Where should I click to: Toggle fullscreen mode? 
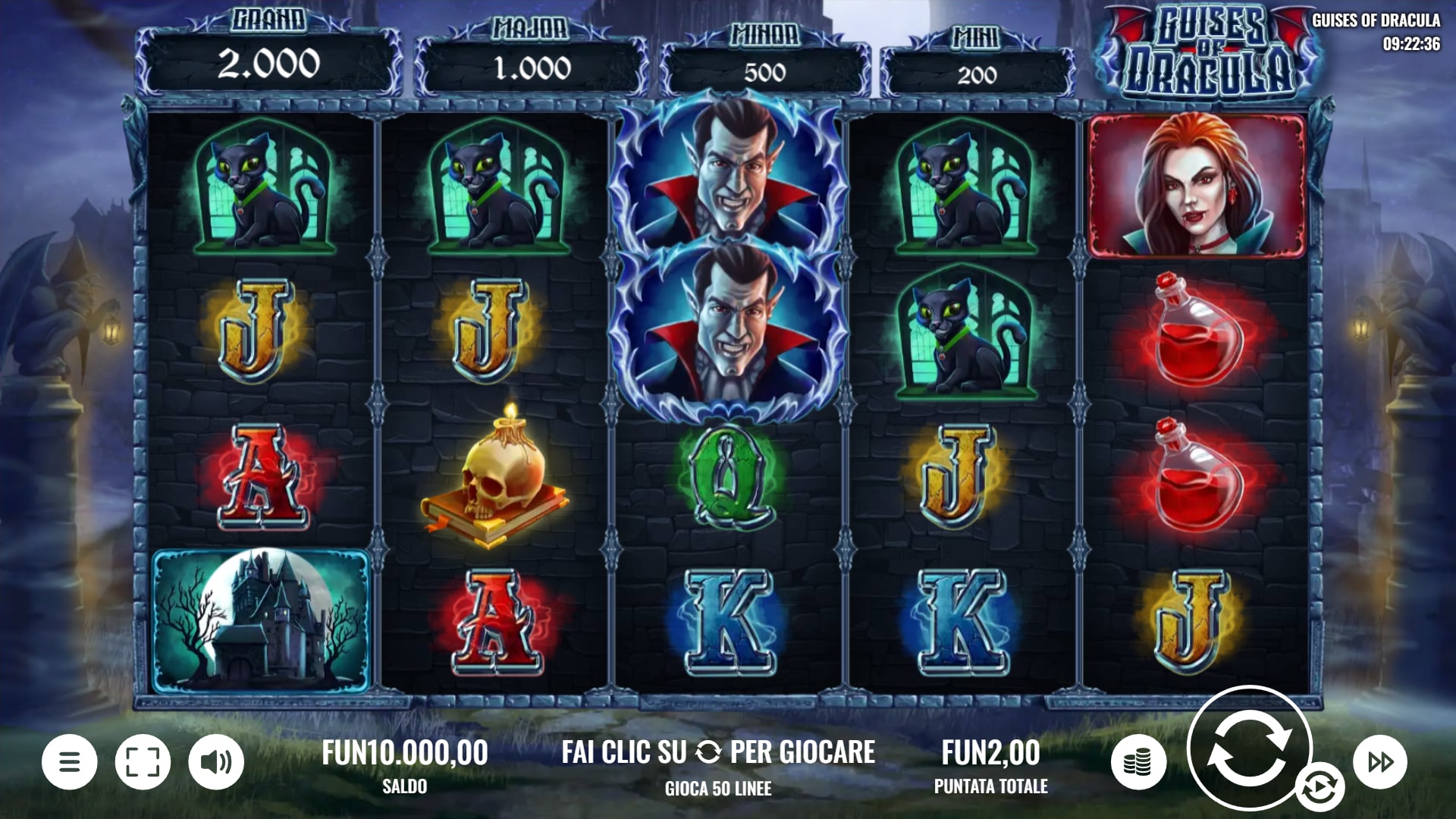click(143, 761)
